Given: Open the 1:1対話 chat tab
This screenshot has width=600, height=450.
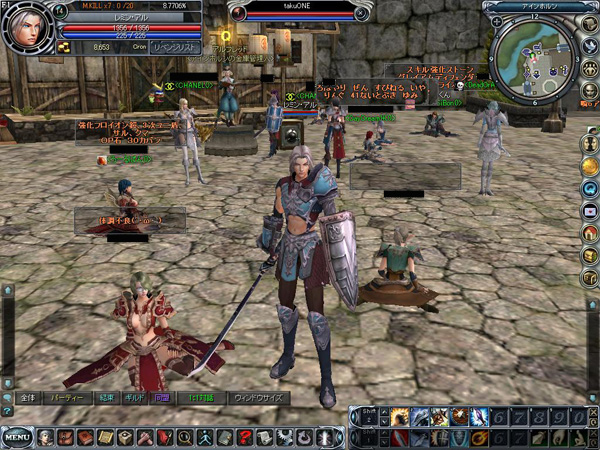Looking at the screenshot, I should coord(198,398).
